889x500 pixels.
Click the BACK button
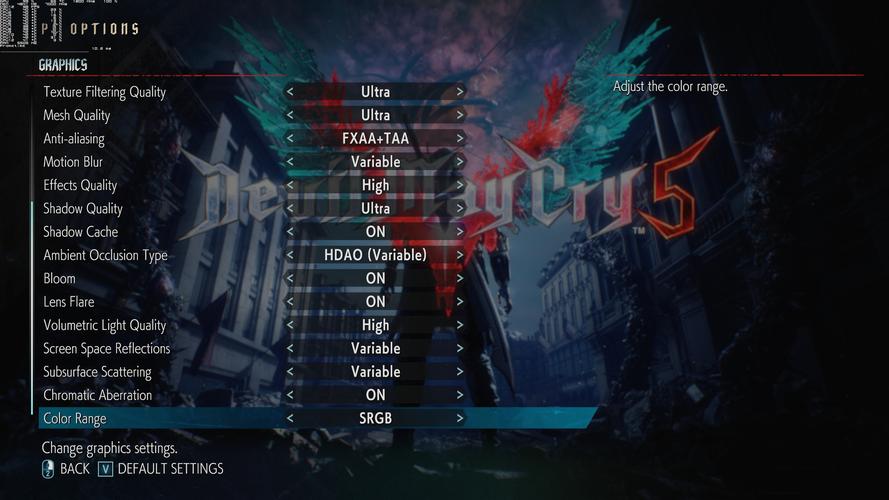[x=66, y=469]
